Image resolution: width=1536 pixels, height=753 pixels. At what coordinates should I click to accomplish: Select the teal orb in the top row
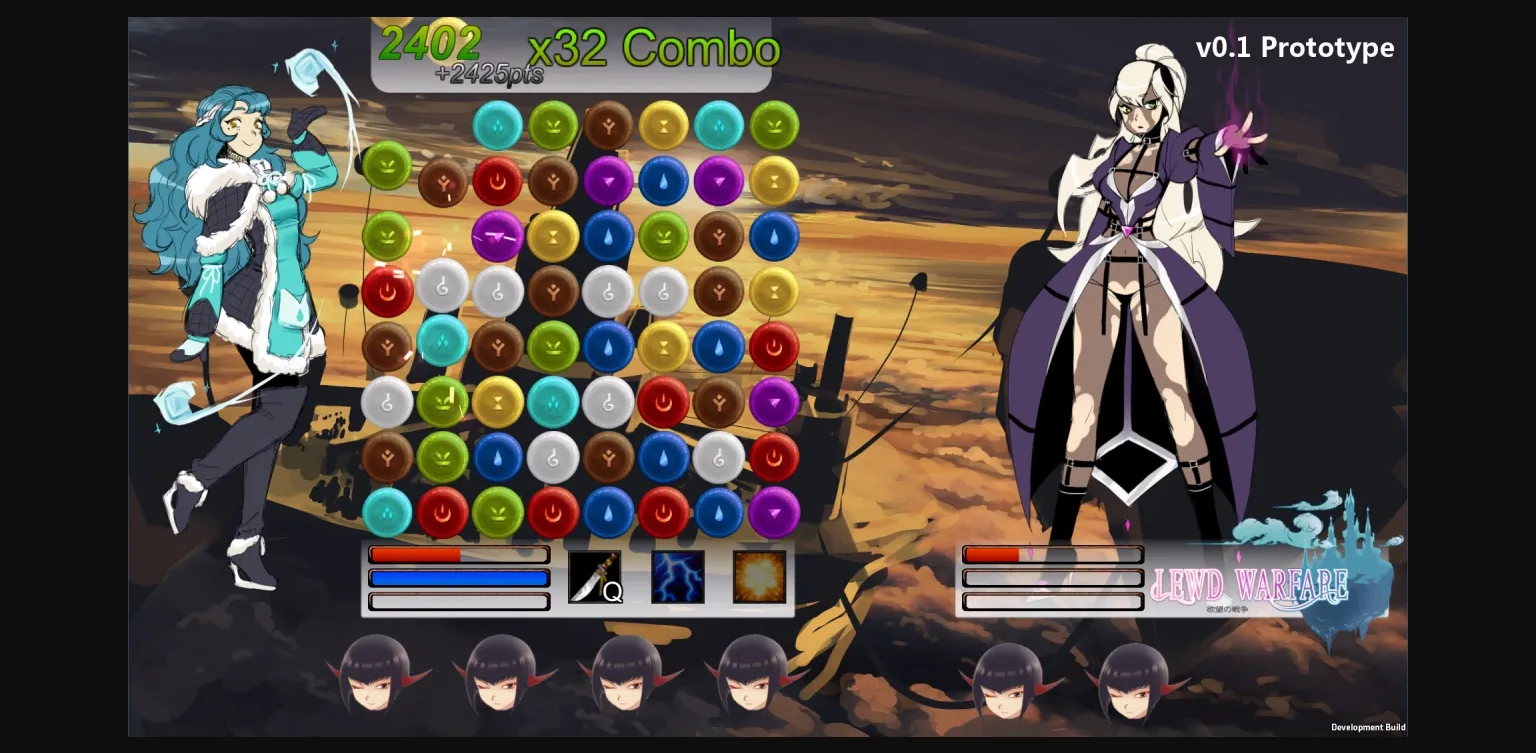coord(498,126)
